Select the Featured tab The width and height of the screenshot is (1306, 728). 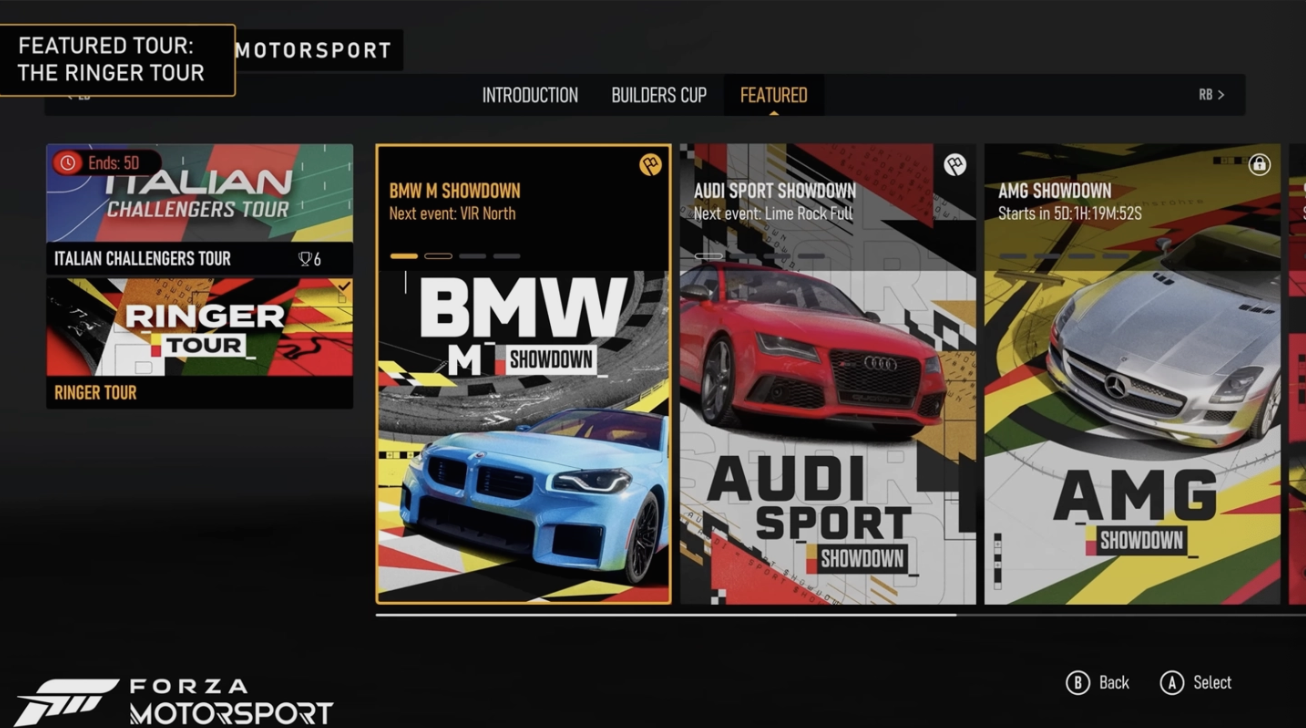tap(773, 96)
